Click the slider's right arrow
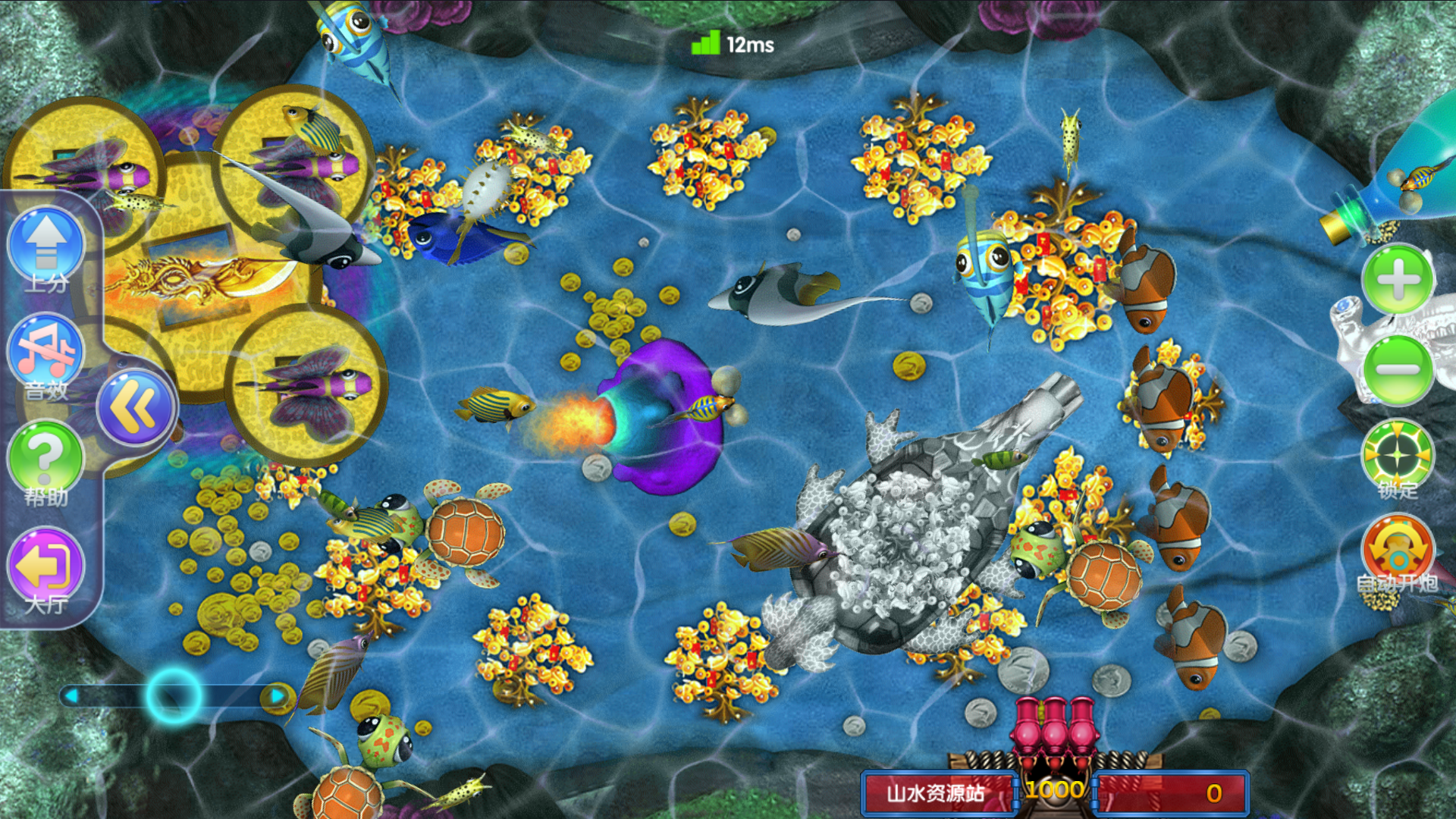The height and width of the screenshot is (819, 1456). (277, 695)
